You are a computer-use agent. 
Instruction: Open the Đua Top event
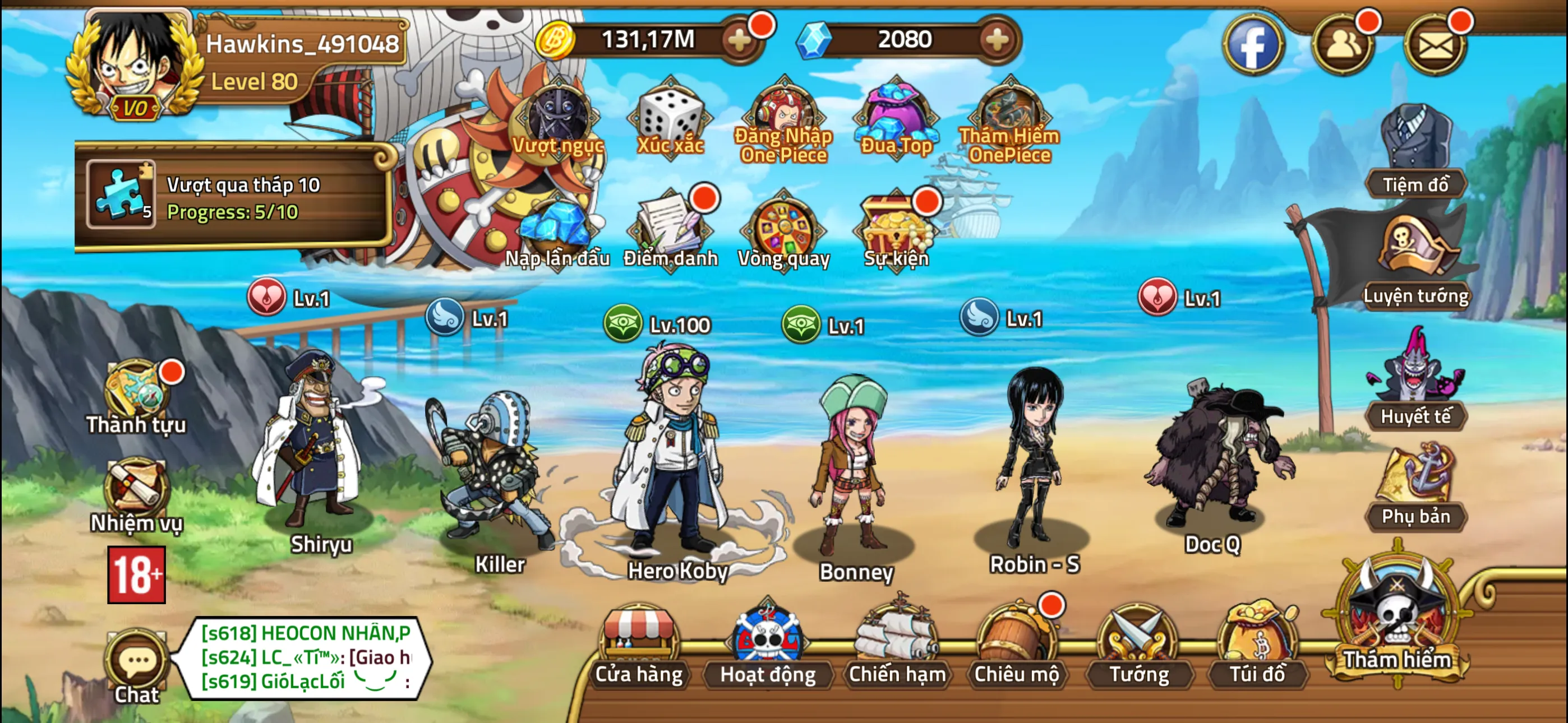895,115
